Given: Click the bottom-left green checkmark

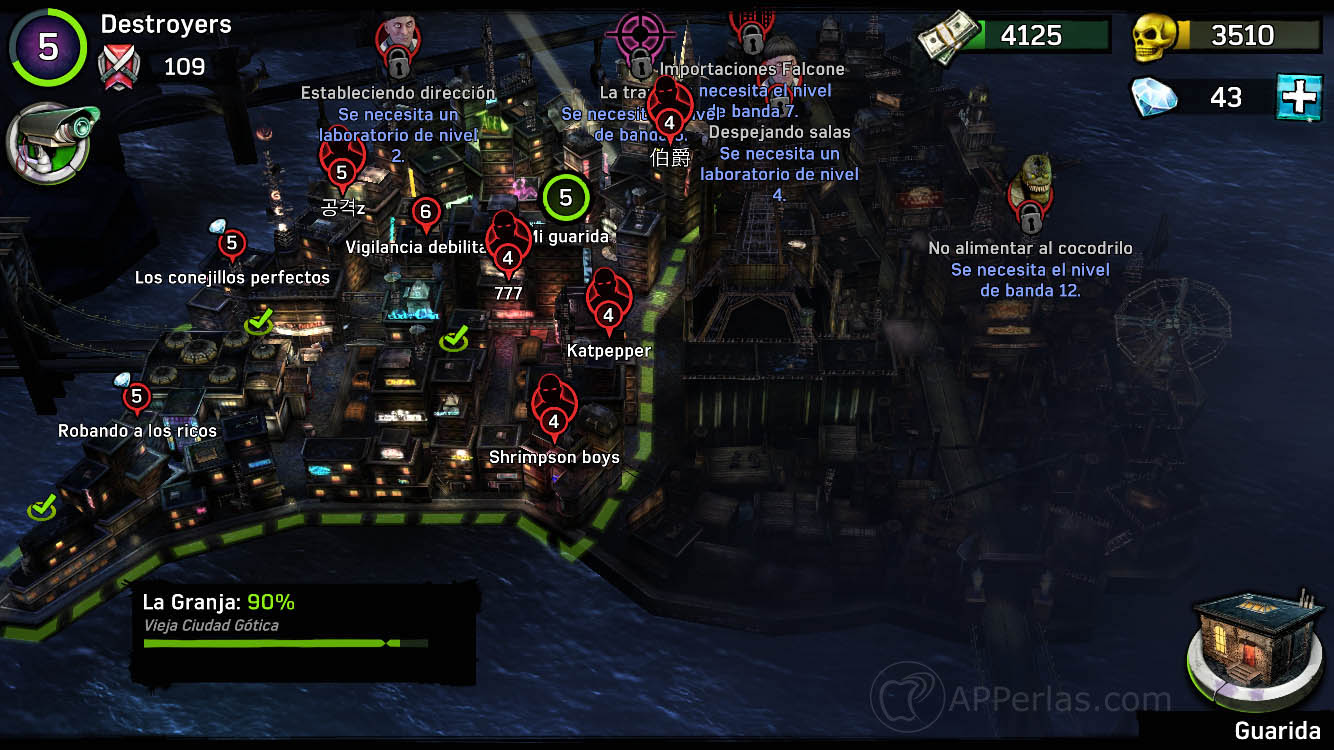Looking at the screenshot, I should coord(40,508).
